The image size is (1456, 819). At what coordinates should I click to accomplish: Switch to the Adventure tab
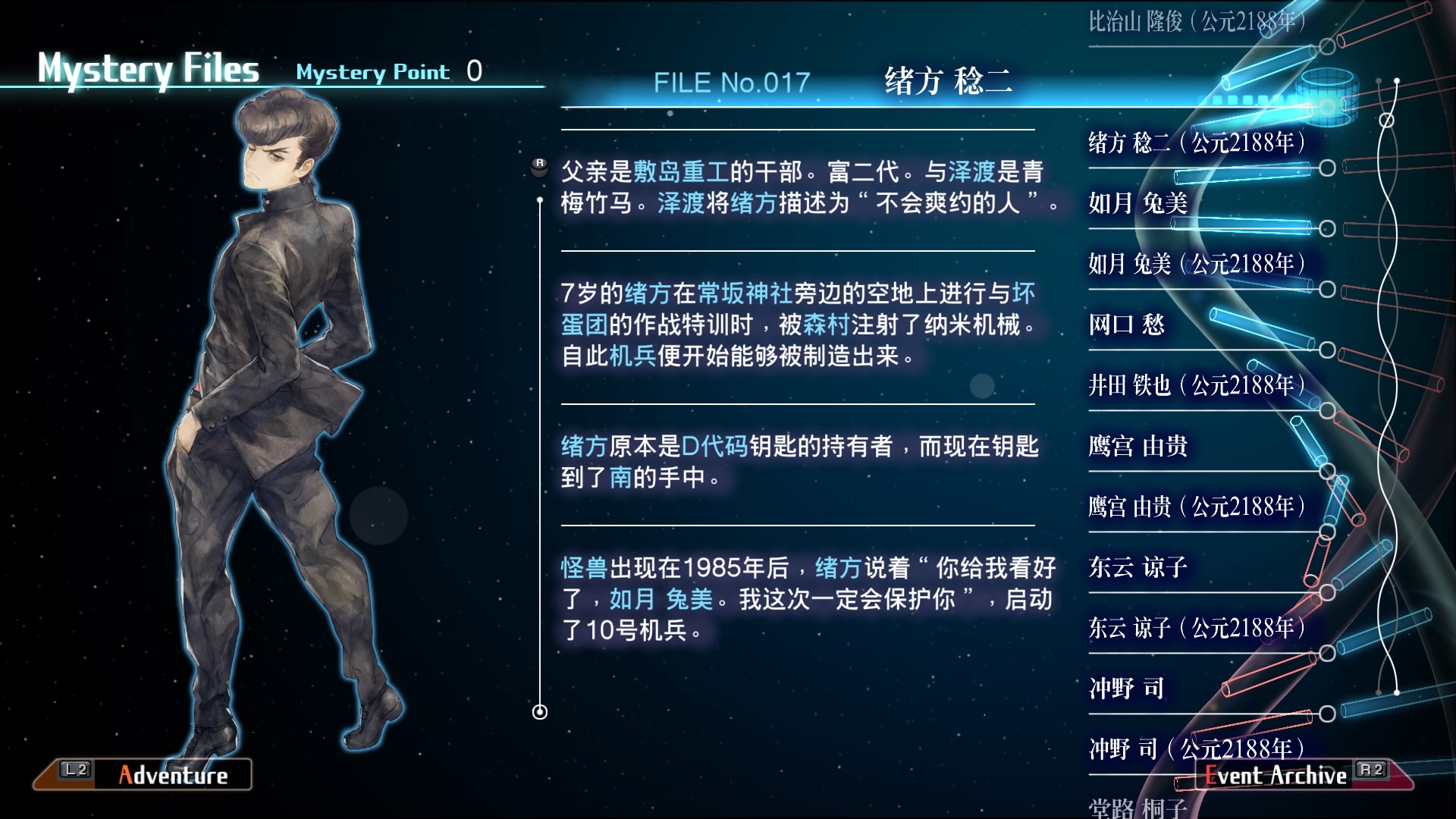point(144,774)
